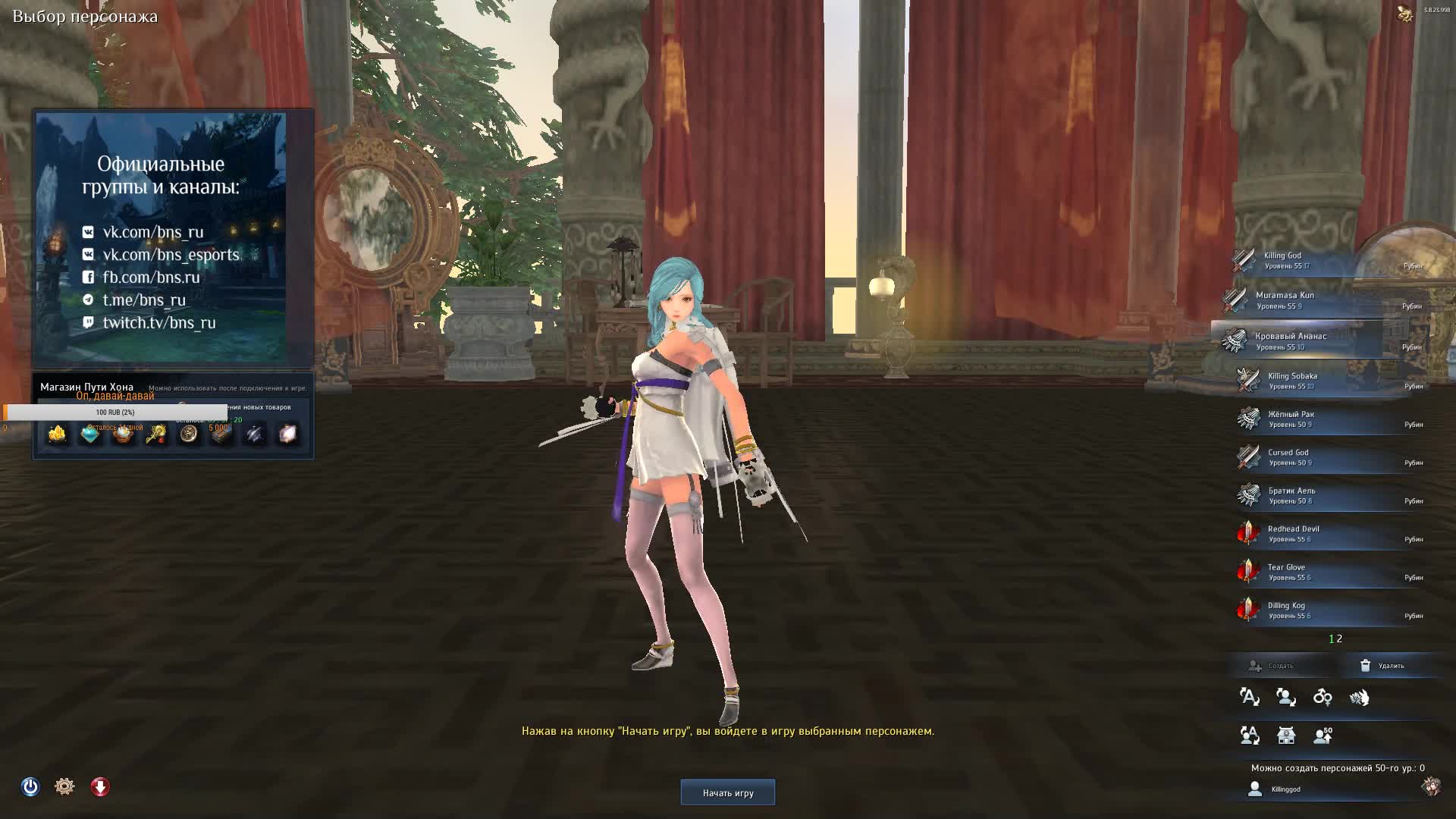Click the red download arrow icon
The height and width of the screenshot is (819, 1456).
pyautogui.click(x=100, y=786)
